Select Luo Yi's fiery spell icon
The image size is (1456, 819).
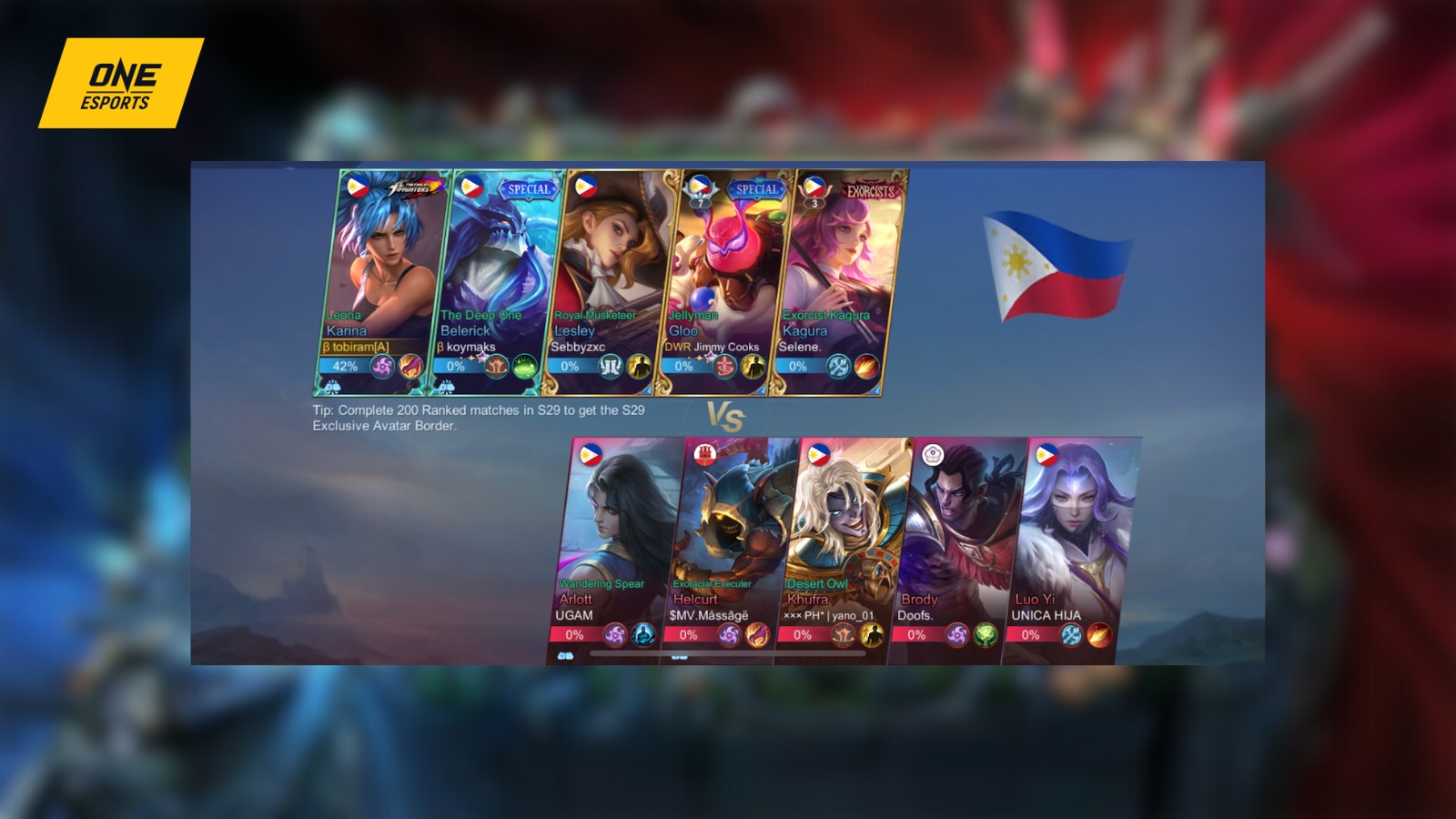[x=1099, y=635]
